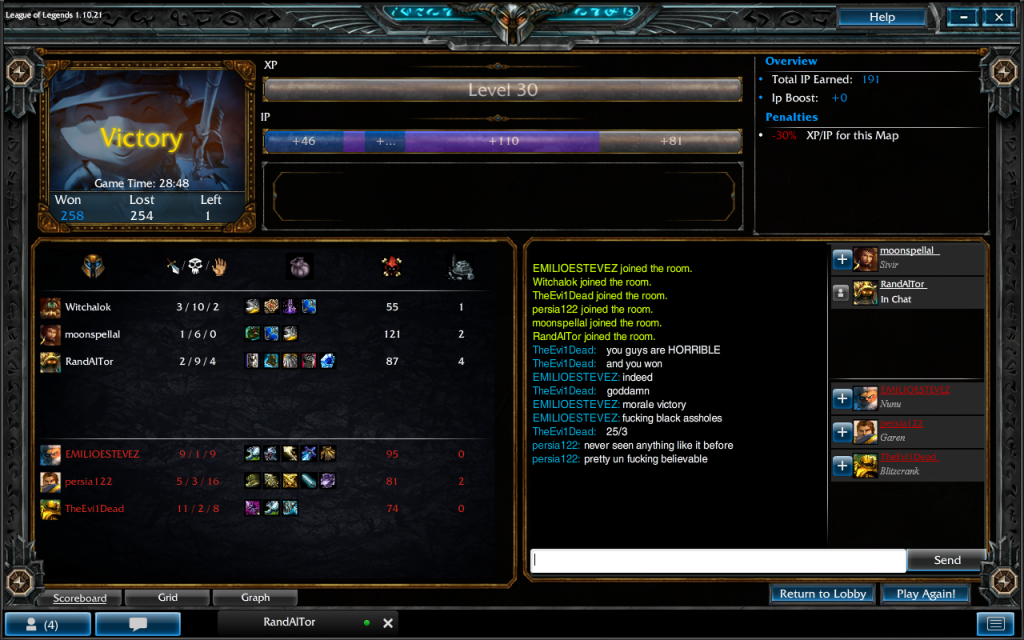The width and height of the screenshot is (1024, 640).
Task: Open the bottom-right list panel button
Action: coord(994,624)
